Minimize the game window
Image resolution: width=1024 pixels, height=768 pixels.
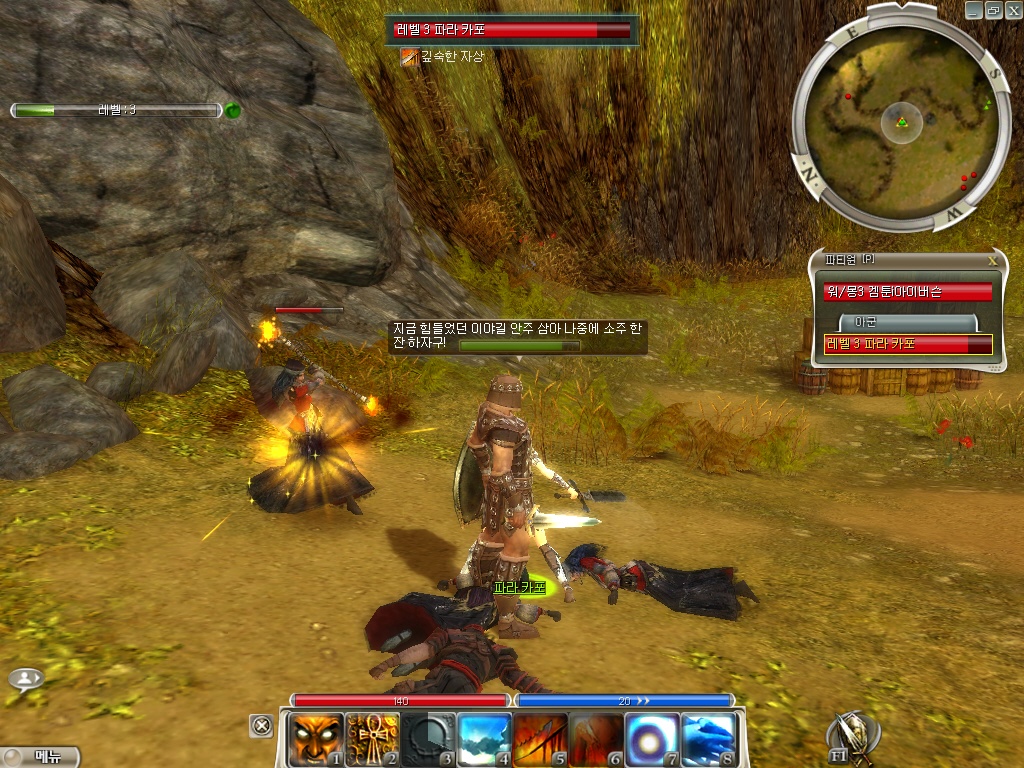click(974, 10)
